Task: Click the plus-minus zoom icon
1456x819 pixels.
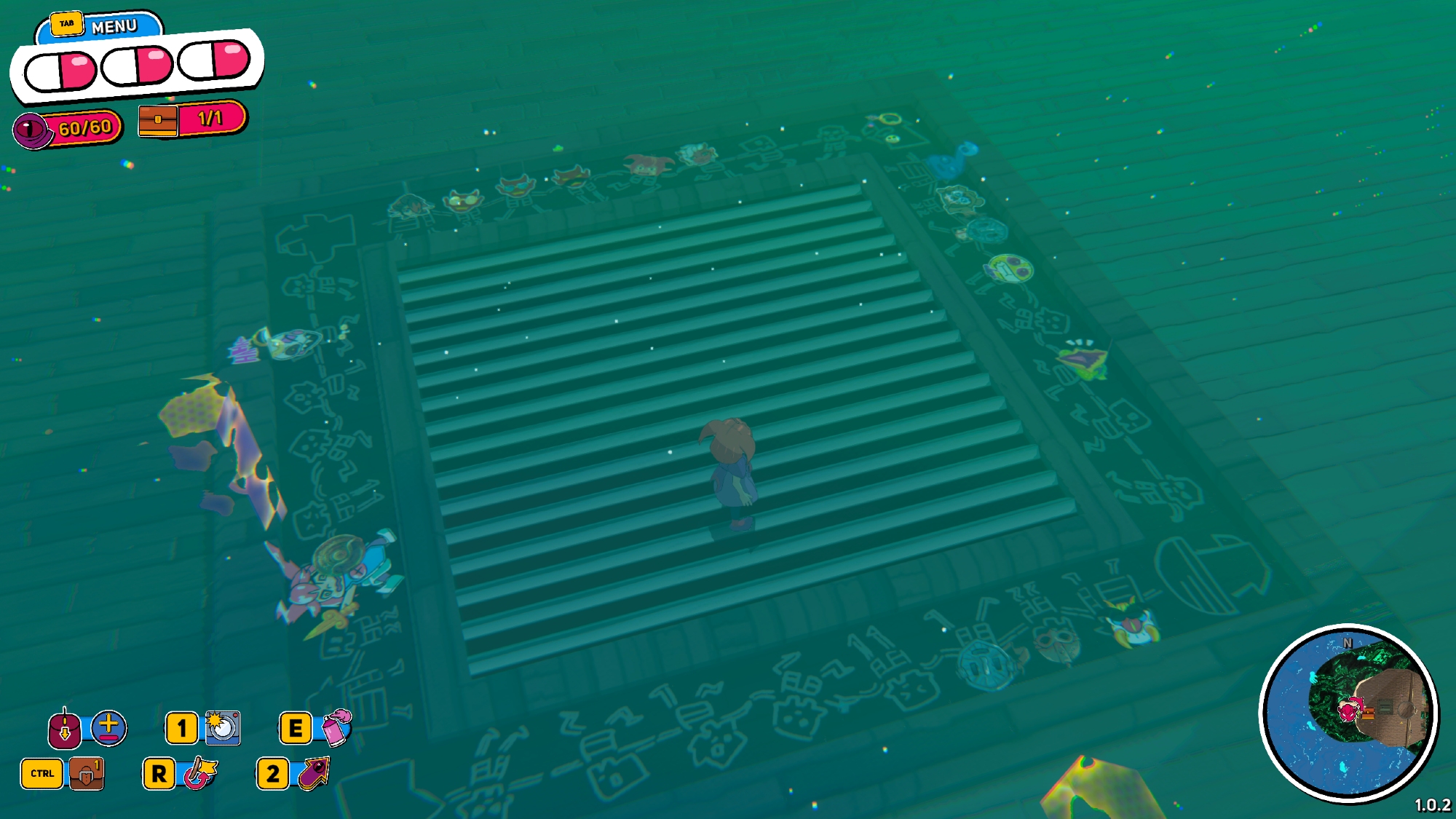Action: point(108,727)
